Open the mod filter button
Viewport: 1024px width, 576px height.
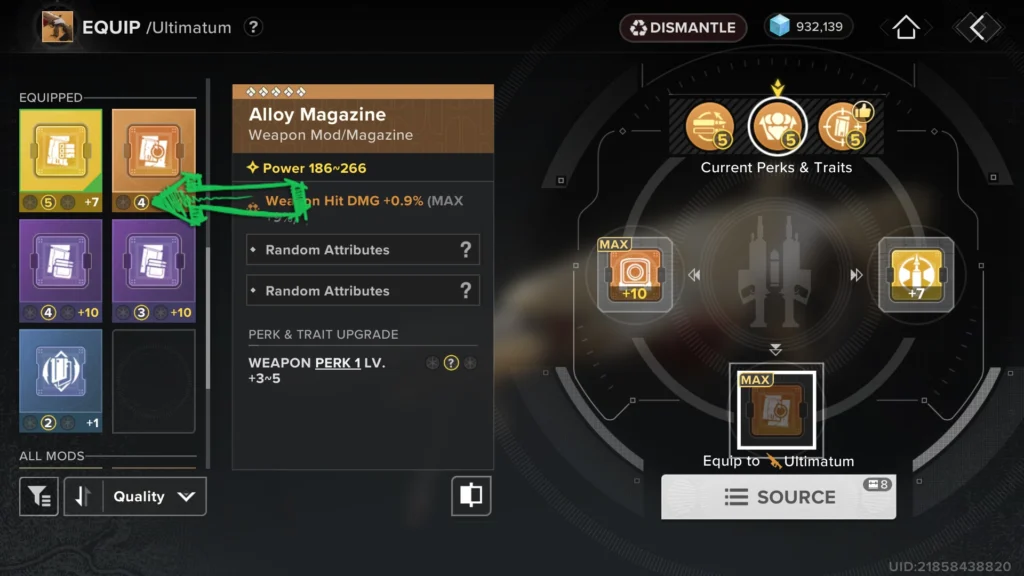click(x=39, y=496)
